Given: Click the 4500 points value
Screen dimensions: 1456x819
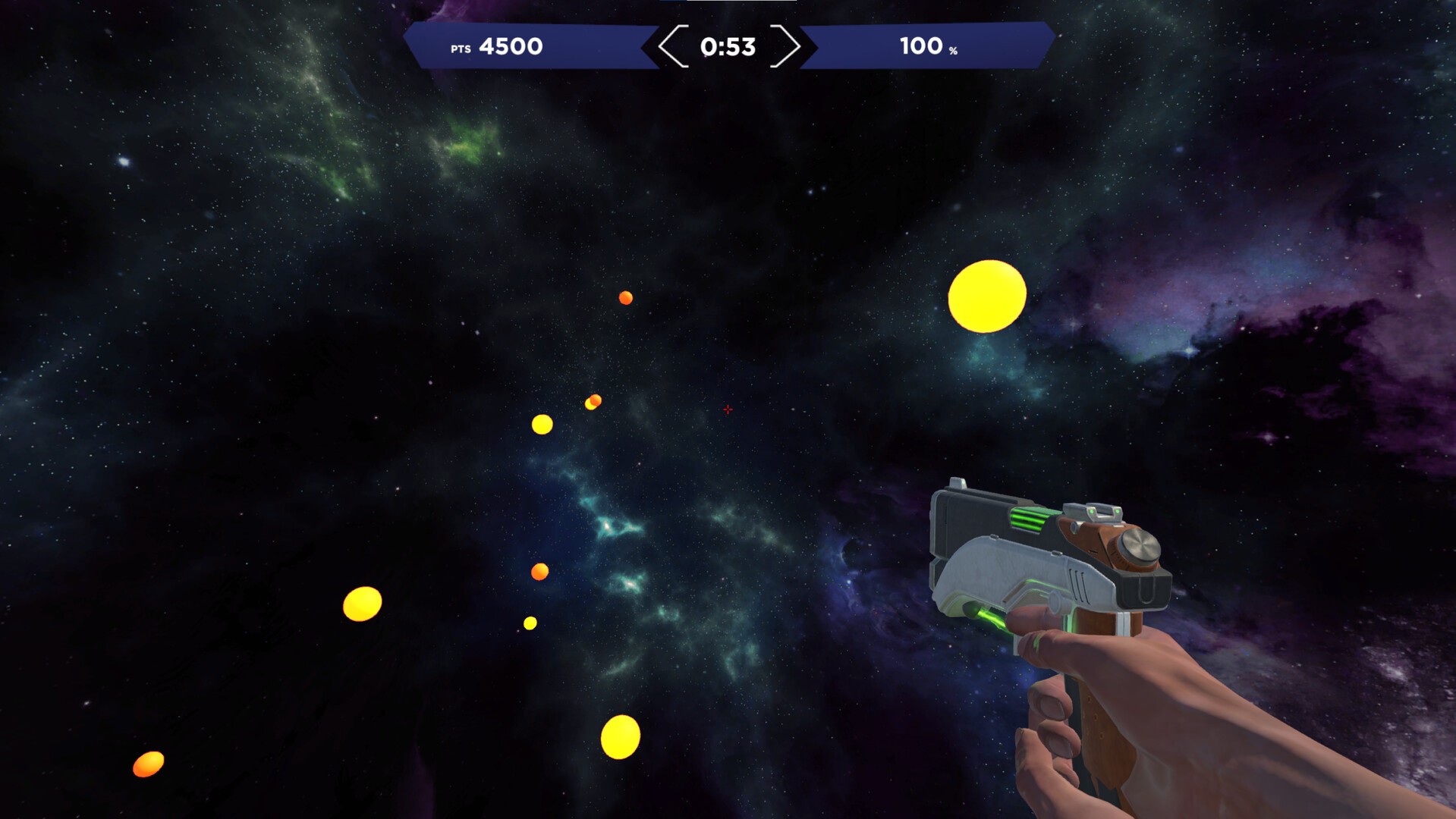Looking at the screenshot, I should (x=511, y=46).
